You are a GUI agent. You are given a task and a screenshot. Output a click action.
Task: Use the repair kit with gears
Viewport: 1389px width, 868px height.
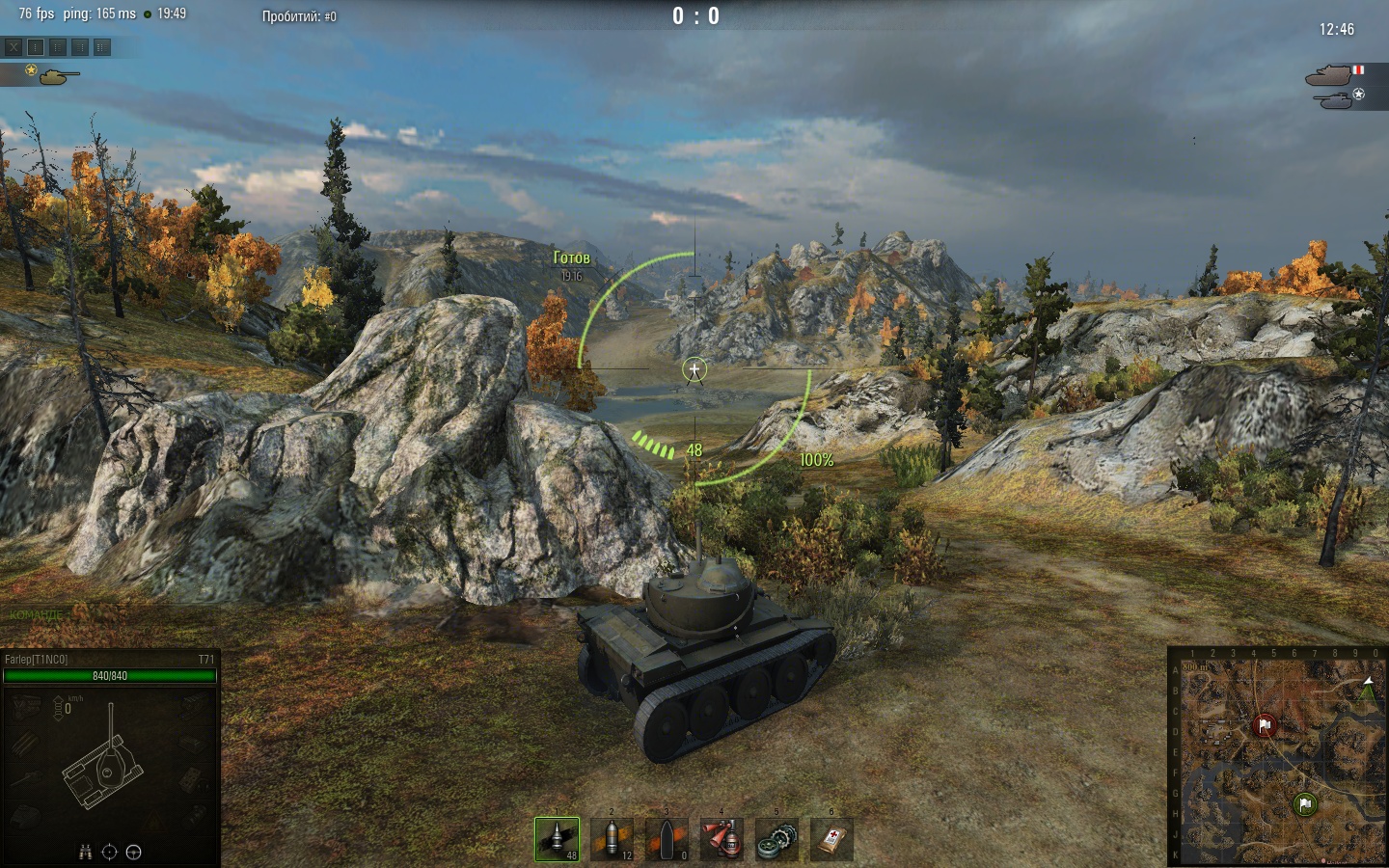pyautogui.click(x=776, y=839)
